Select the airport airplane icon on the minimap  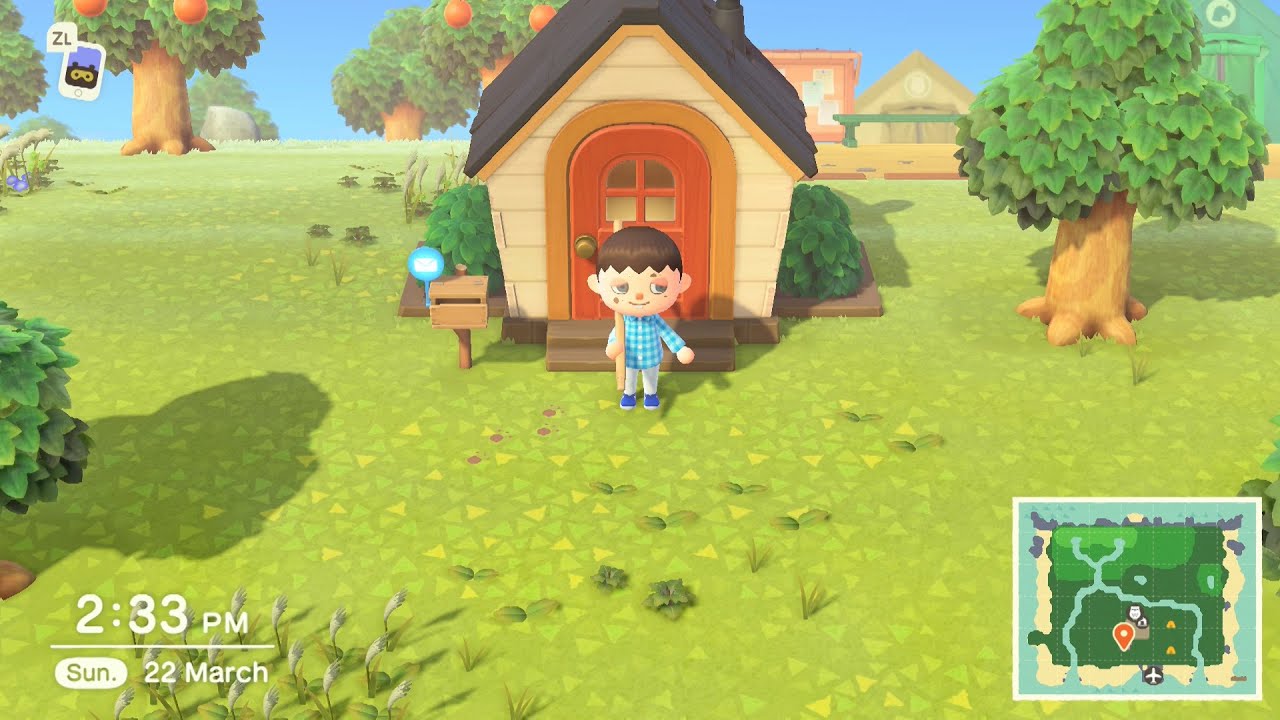pos(1152,674)
